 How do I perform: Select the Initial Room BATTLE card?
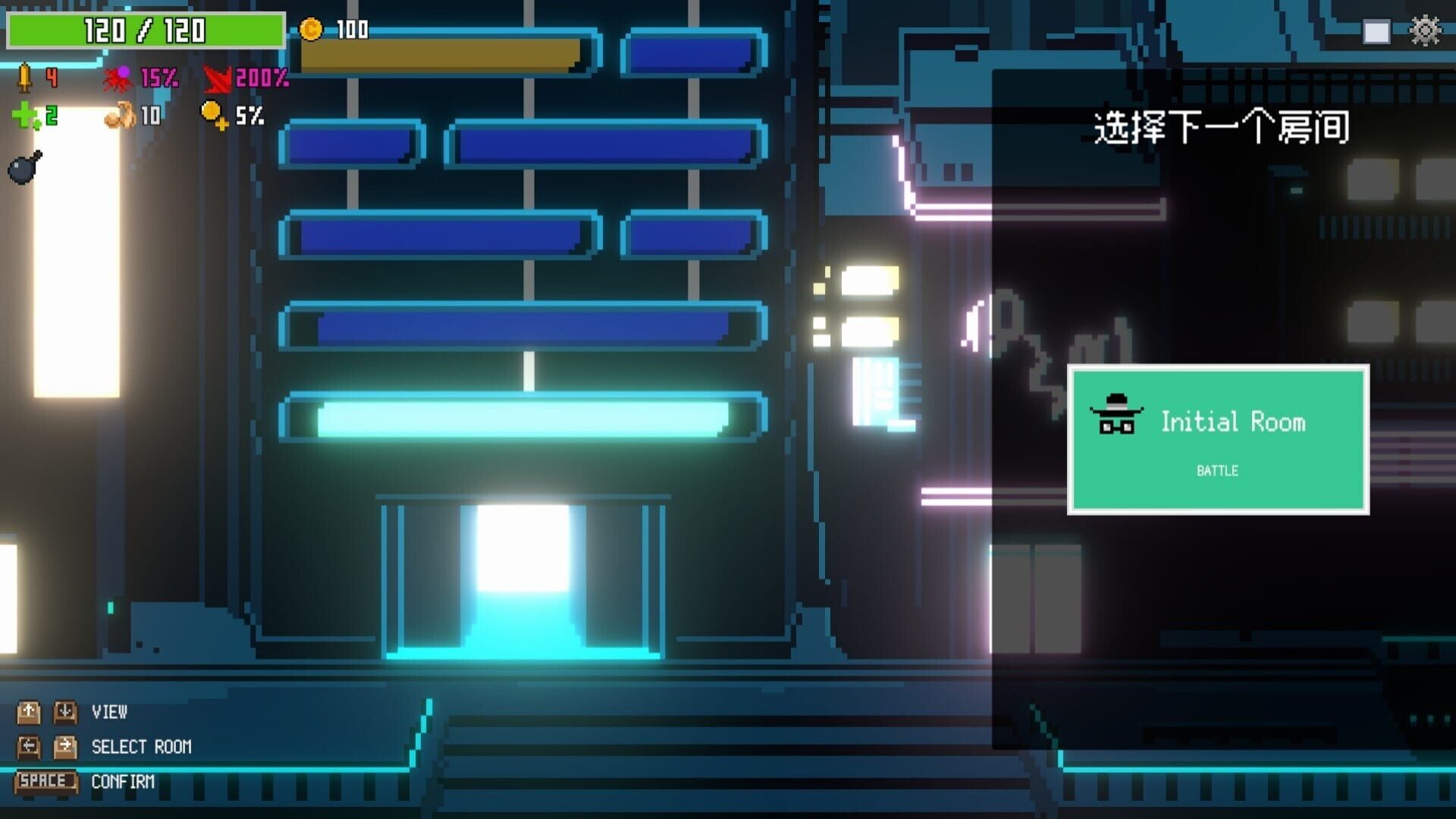(x=1217, y=440)
